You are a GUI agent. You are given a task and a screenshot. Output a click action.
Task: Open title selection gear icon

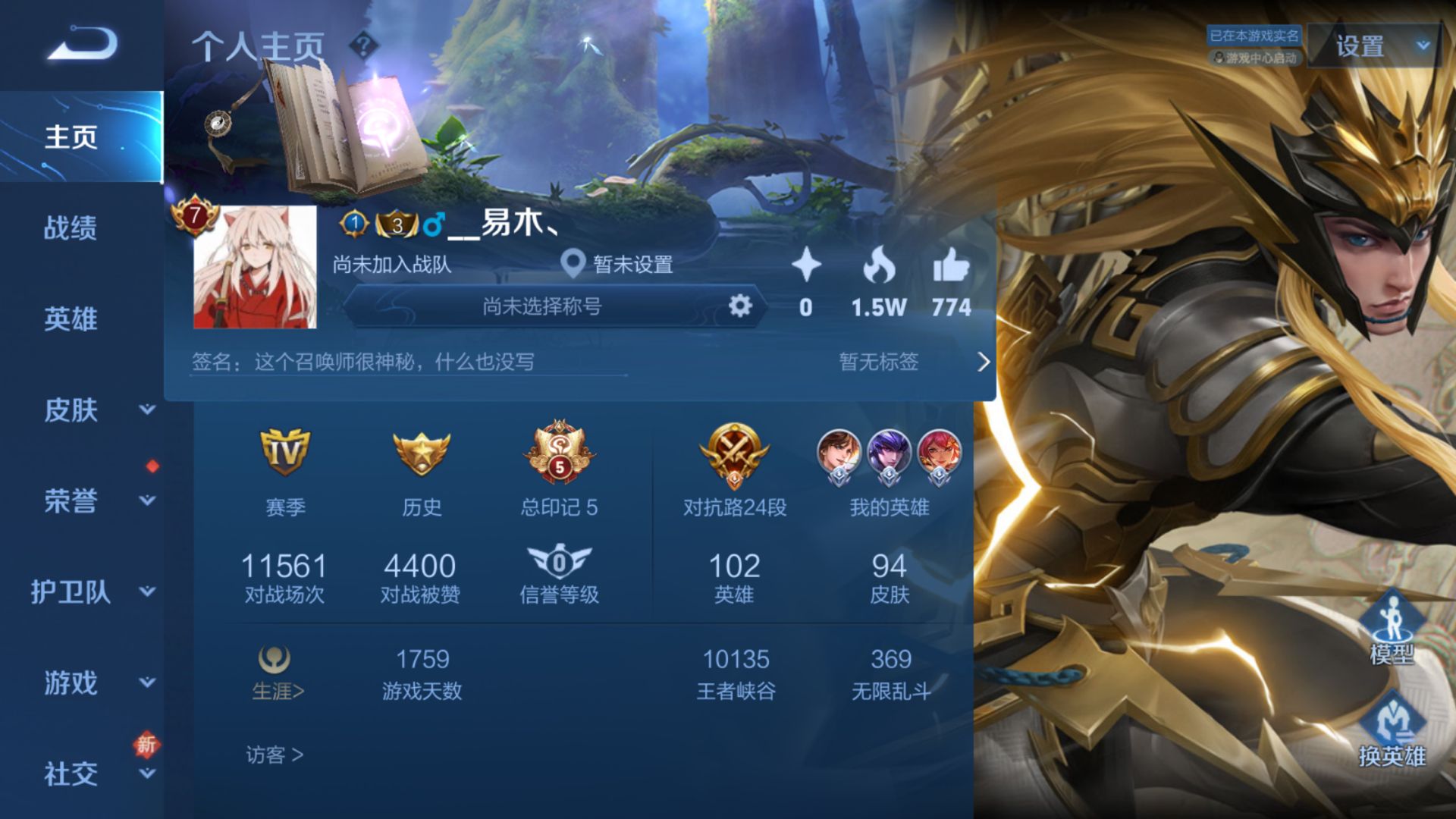pos(739,306)
